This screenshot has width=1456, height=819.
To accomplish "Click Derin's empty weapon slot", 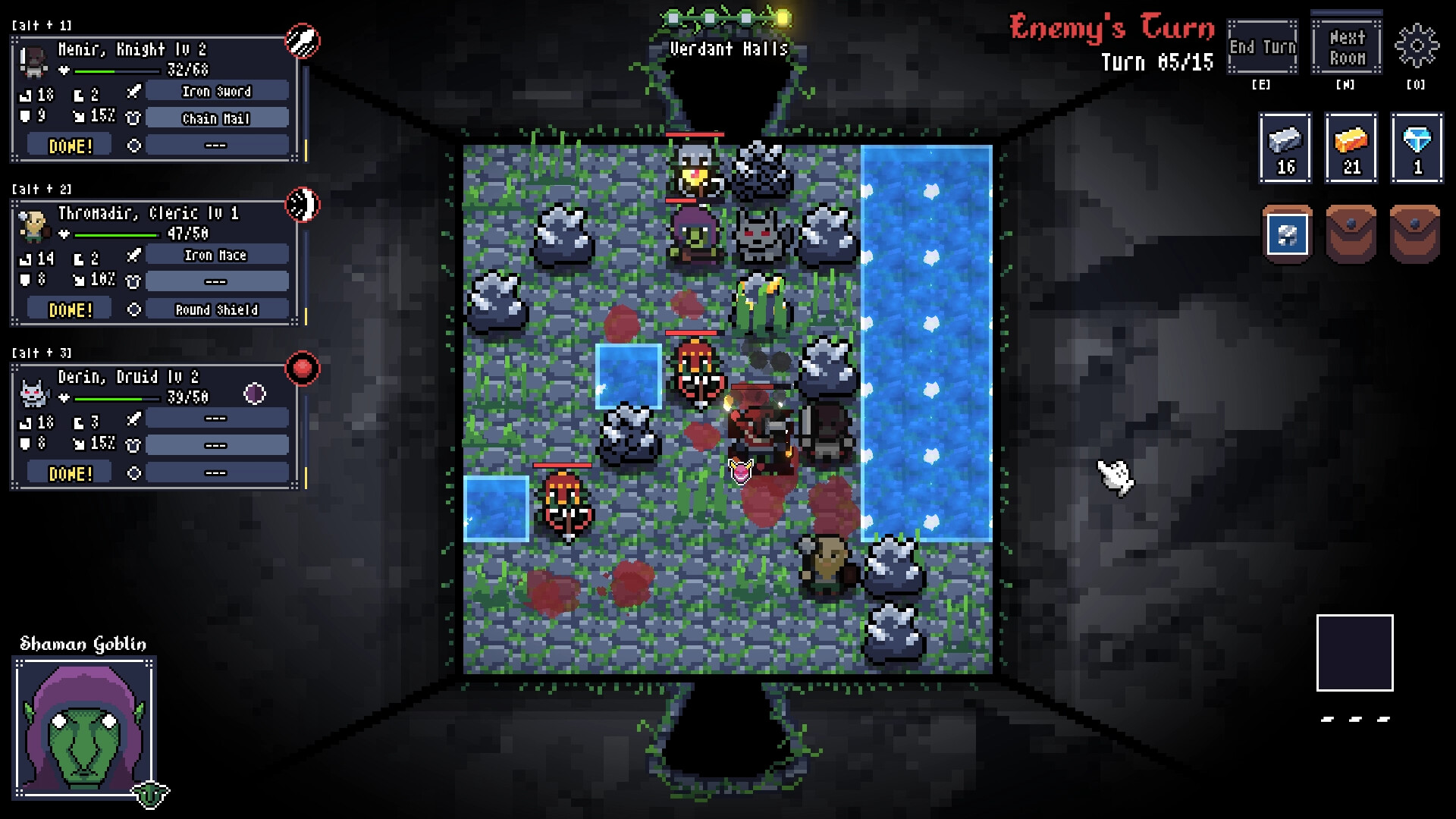I will [x=216, y=418].
